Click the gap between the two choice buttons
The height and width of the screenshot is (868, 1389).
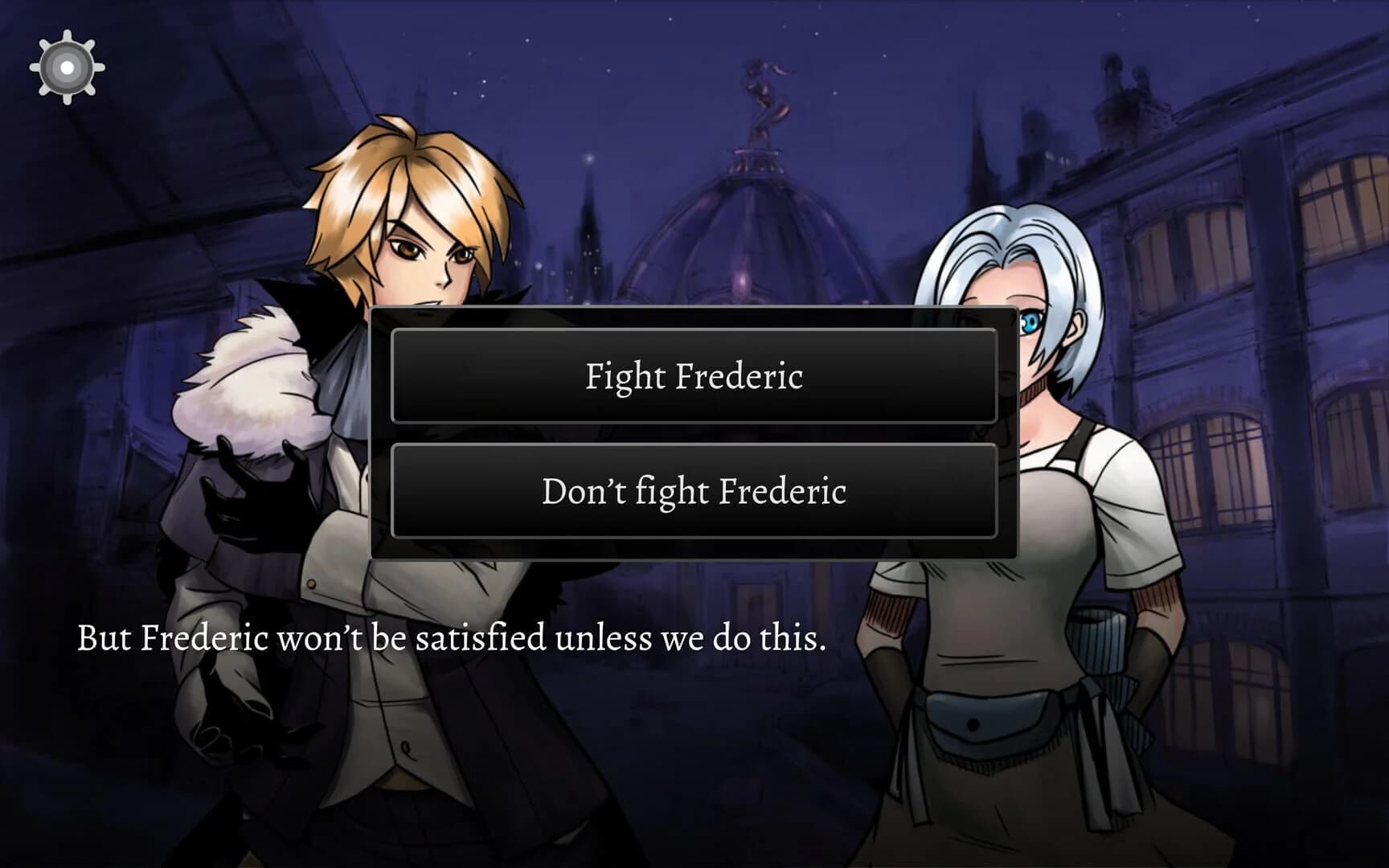(x=694, y=434)
